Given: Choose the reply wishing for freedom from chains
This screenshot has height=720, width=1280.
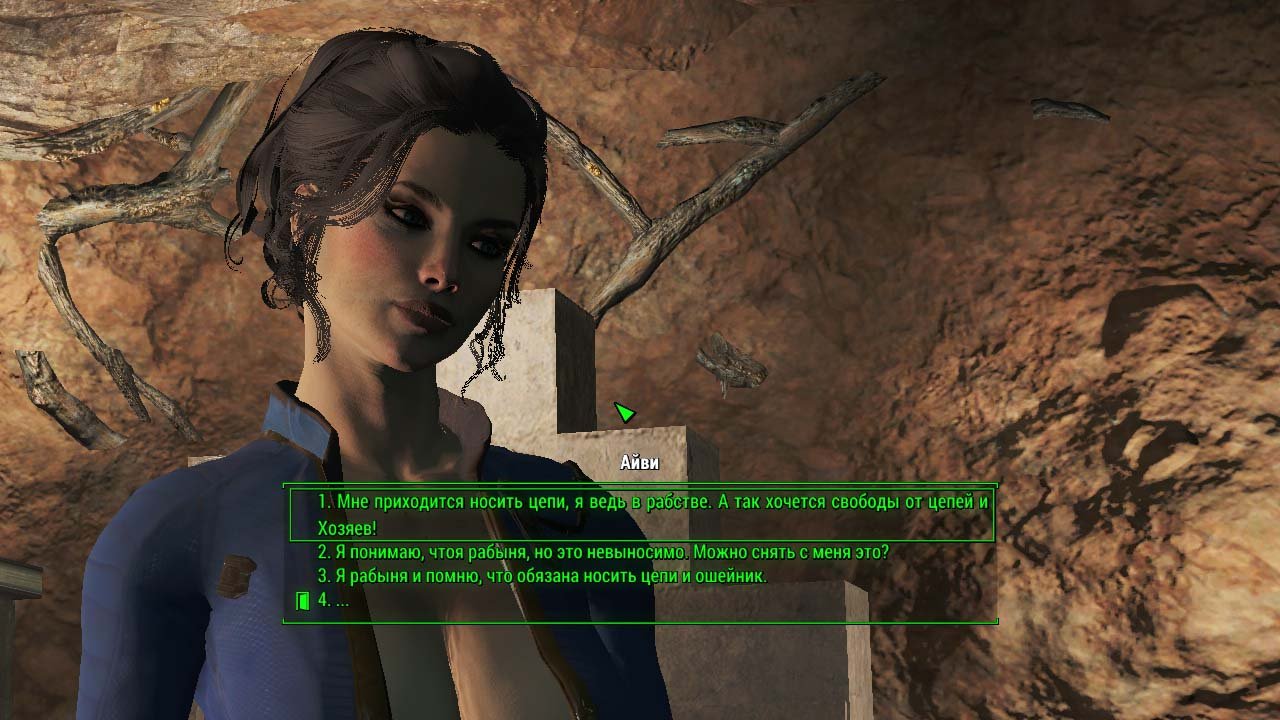Looking at the screenshot, I should click(640, 513).
